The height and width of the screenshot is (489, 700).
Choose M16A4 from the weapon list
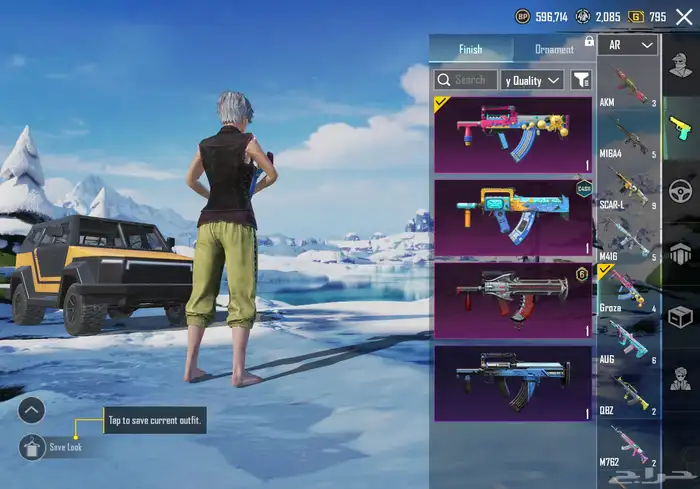pos(627,138)
